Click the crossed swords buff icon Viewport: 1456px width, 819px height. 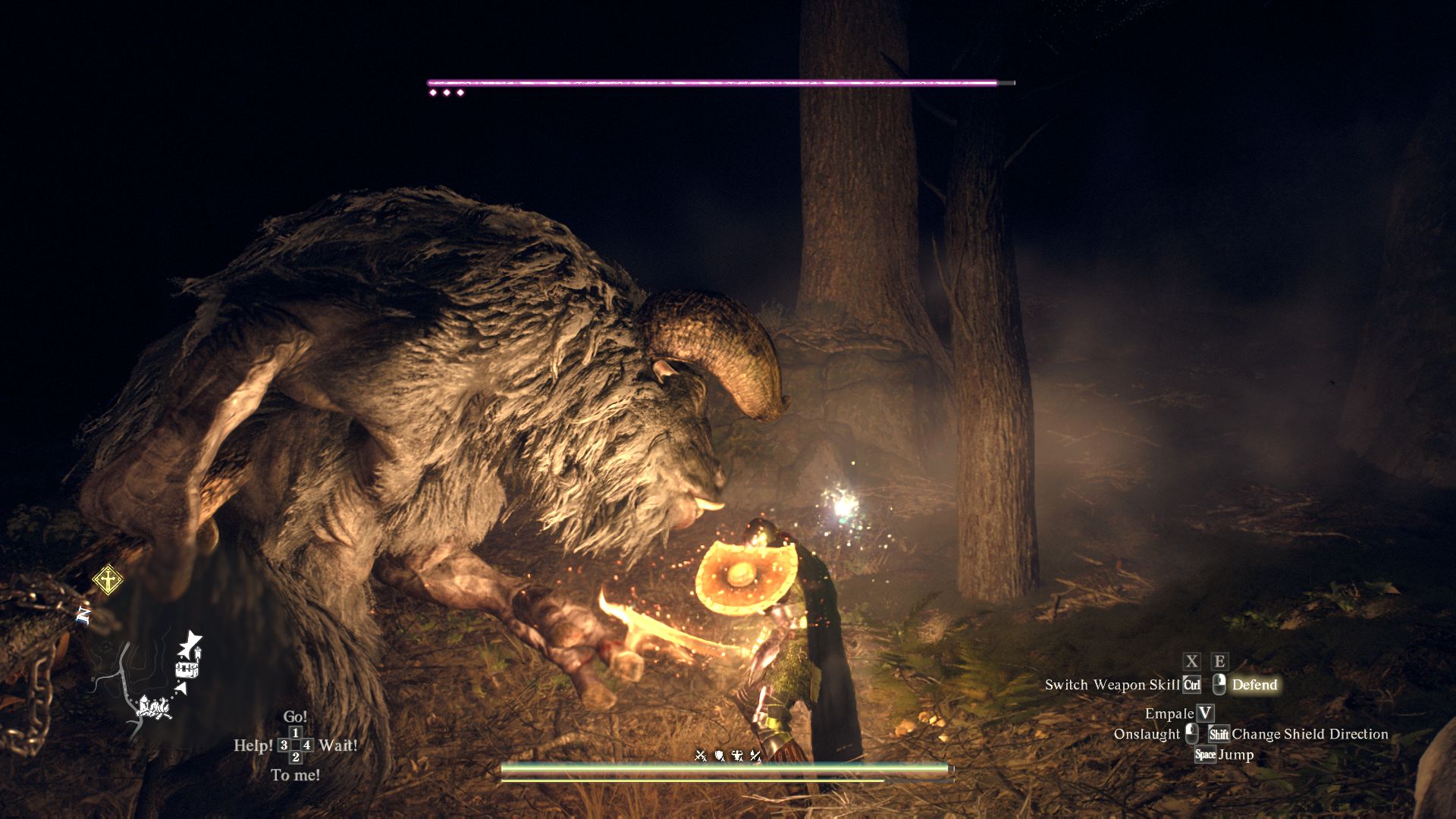(701, 755)
